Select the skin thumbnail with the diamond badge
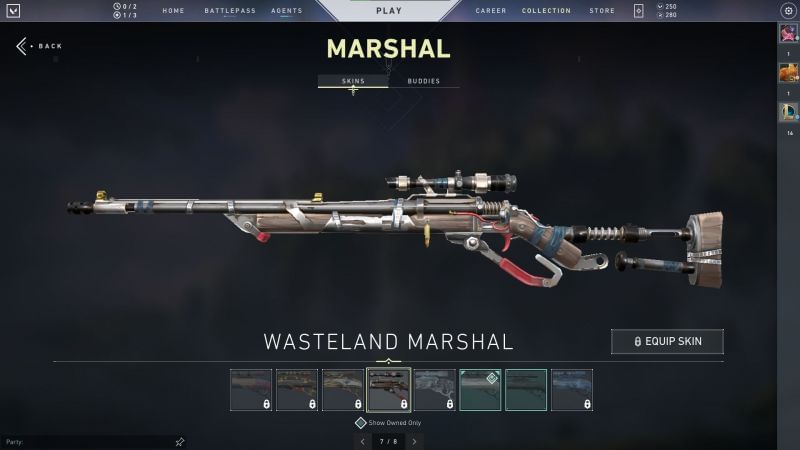This screenshot has height=450, width=800. click(x=480, y=390)
